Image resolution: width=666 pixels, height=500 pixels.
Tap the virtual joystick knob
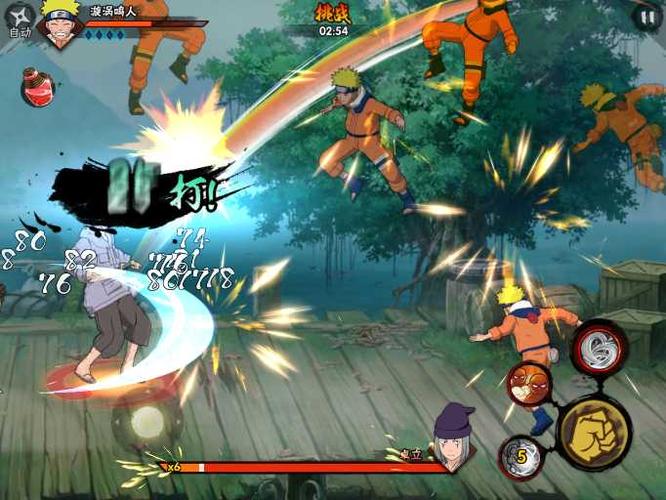coord(145,419)
